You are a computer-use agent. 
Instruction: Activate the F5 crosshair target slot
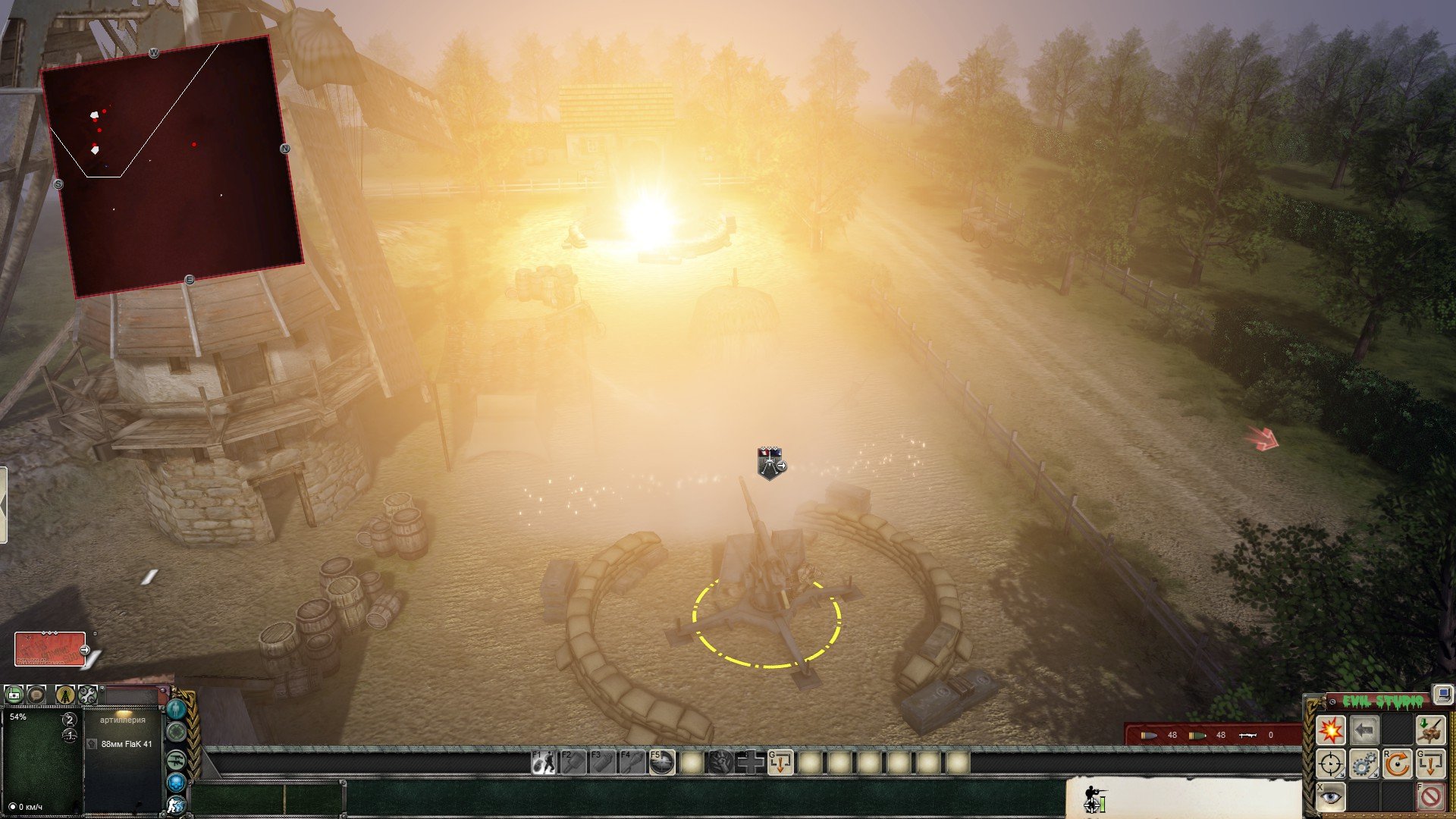pos(661,762)
